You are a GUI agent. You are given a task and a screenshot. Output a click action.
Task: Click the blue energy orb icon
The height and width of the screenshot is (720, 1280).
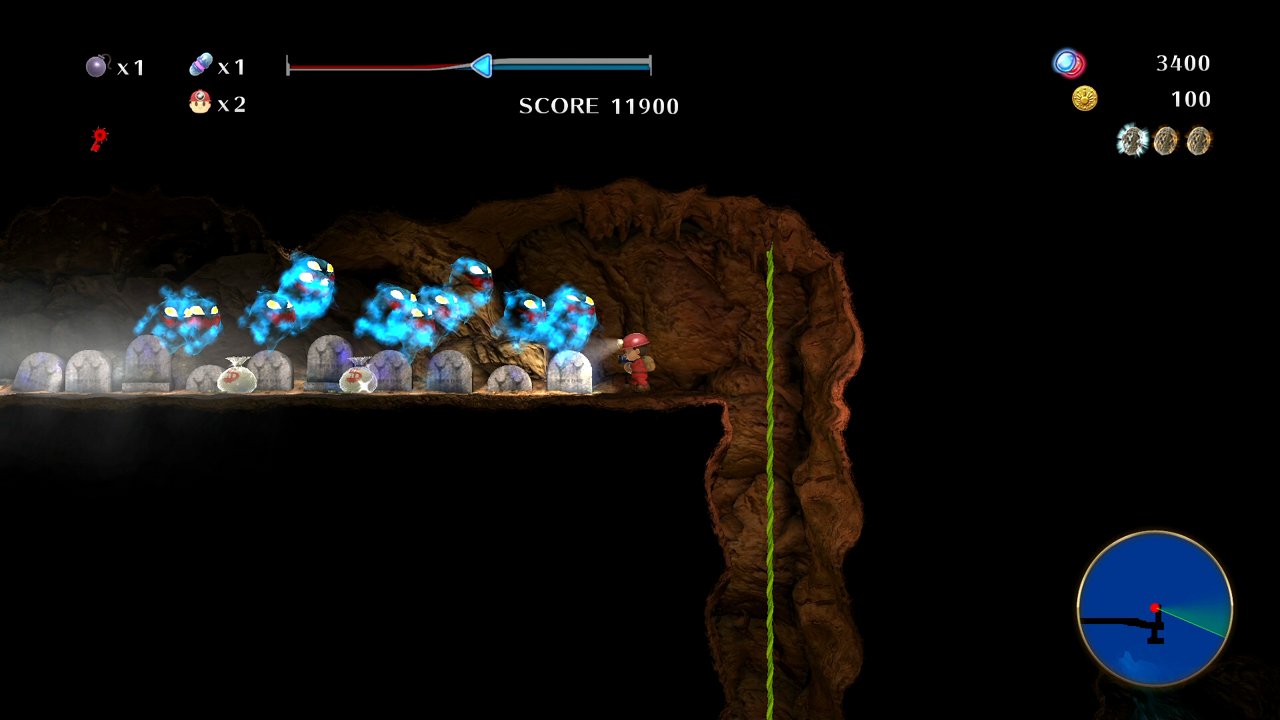[x=1064, y=62]
